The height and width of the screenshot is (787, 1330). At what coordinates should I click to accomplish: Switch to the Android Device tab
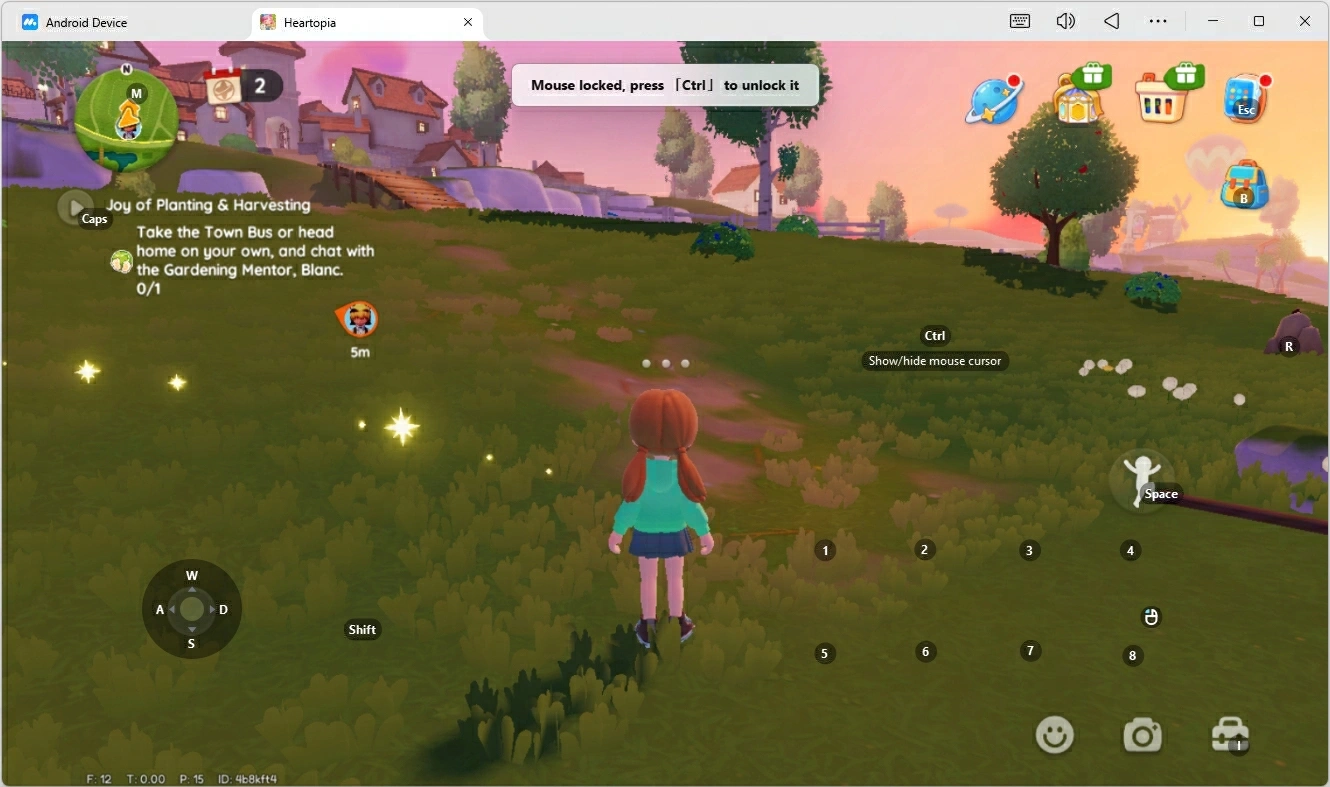[x=88, y=22]
